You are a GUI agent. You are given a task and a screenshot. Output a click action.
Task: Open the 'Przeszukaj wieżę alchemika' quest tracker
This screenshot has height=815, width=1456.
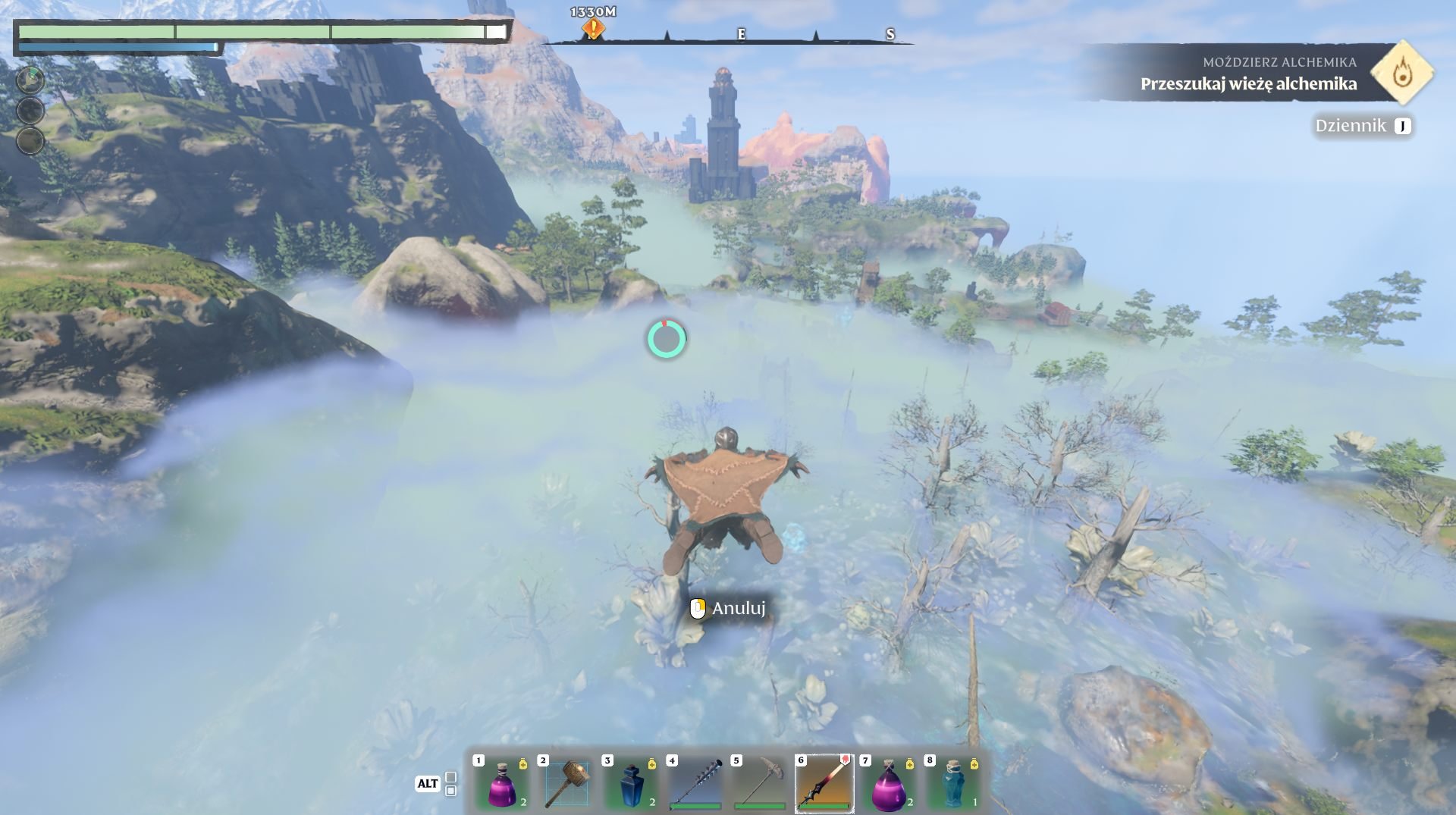[1248, 83]
